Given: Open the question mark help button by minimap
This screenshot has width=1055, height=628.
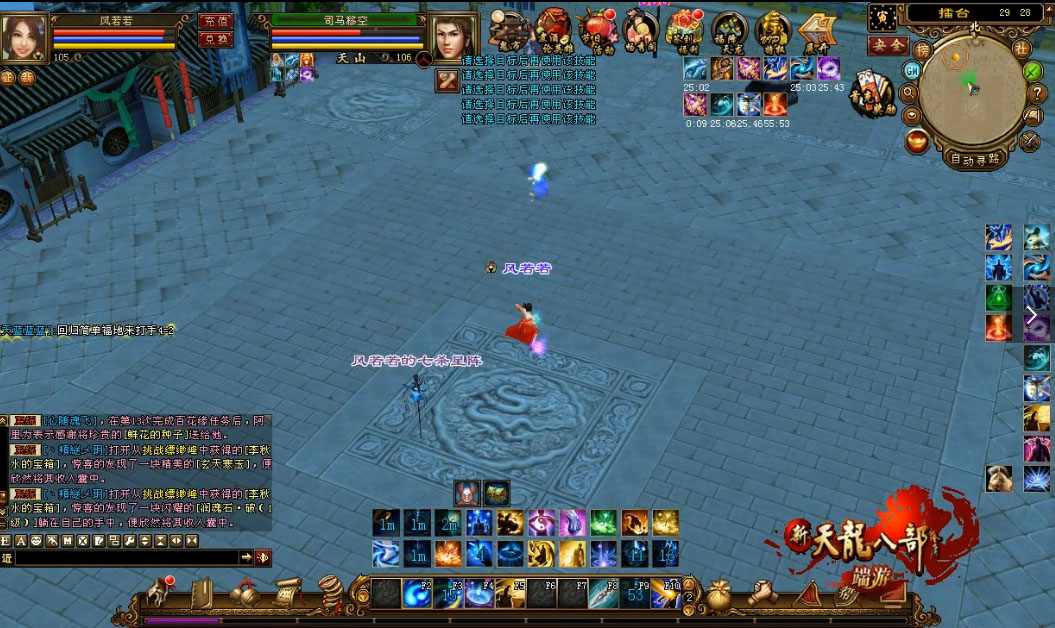Looking at the screenshot, I should coord(1037,93).
